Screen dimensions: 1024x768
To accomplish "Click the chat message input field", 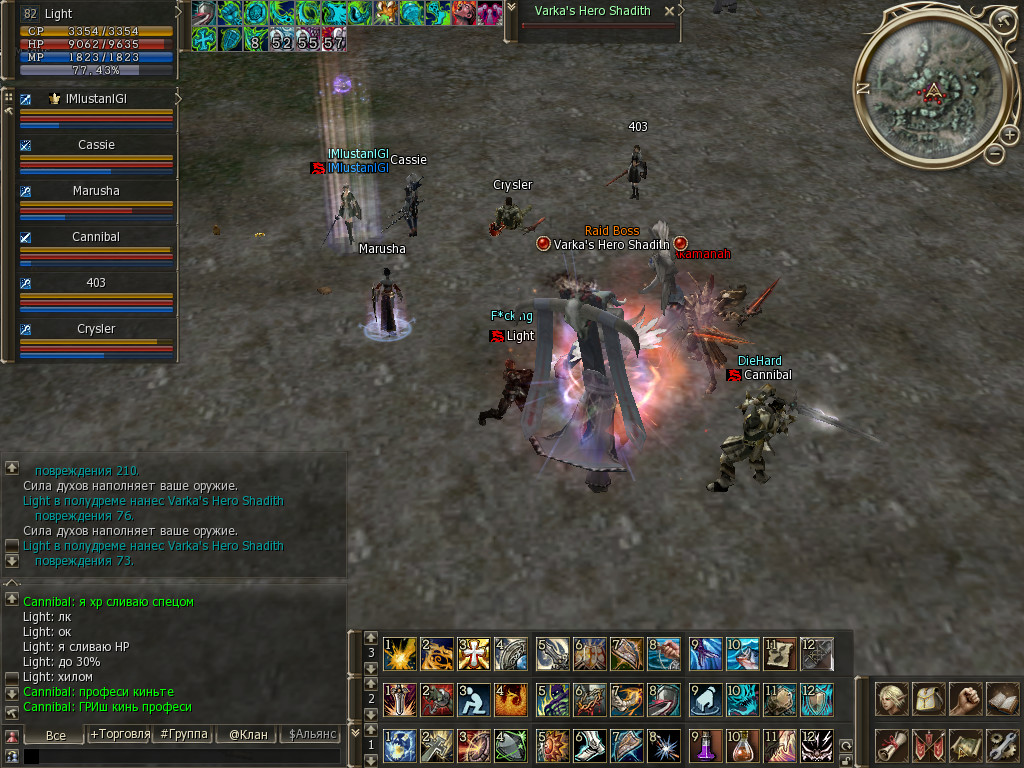I will (180, 757).
